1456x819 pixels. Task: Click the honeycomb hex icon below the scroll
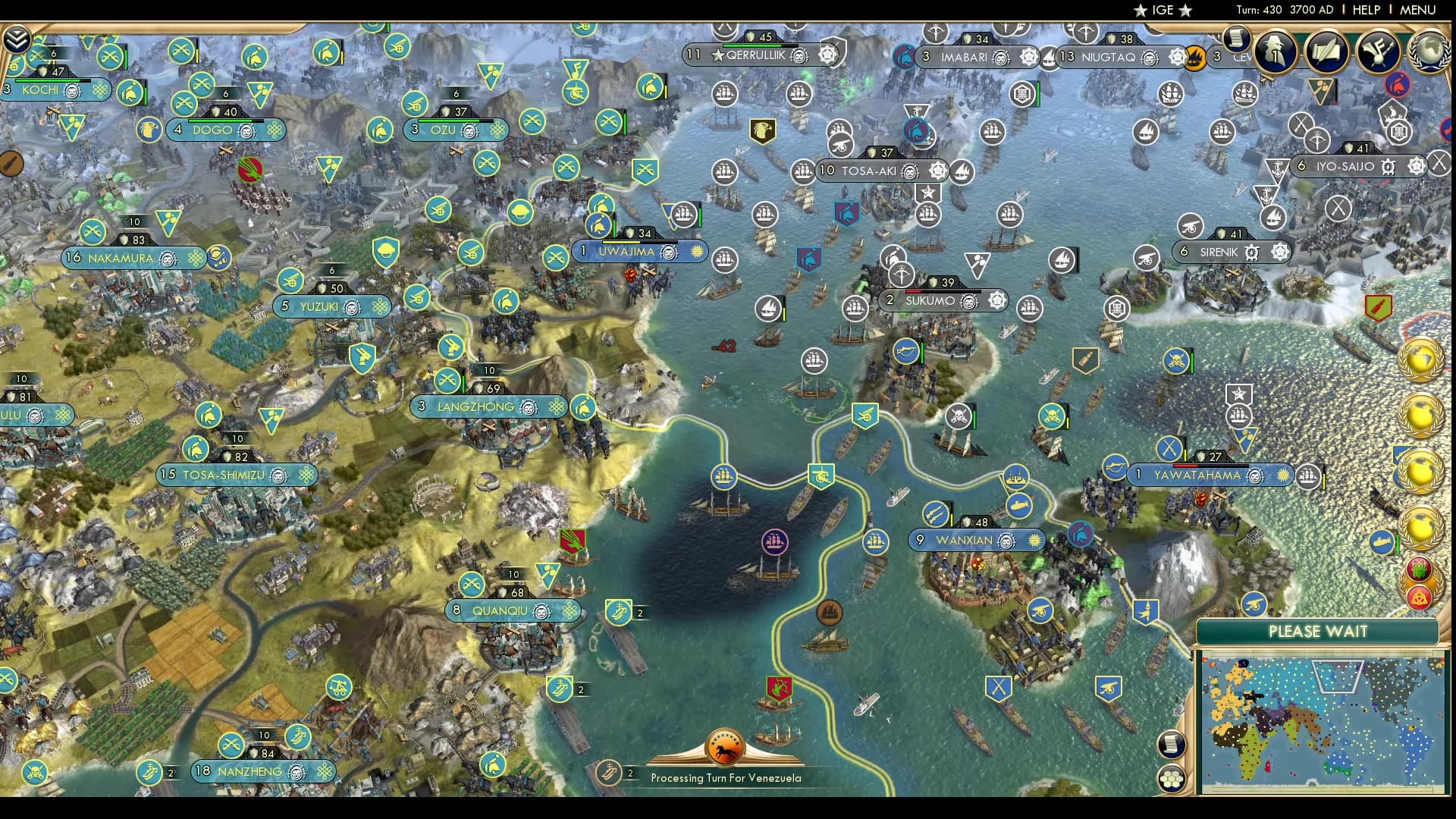[x=1172, y=777]
